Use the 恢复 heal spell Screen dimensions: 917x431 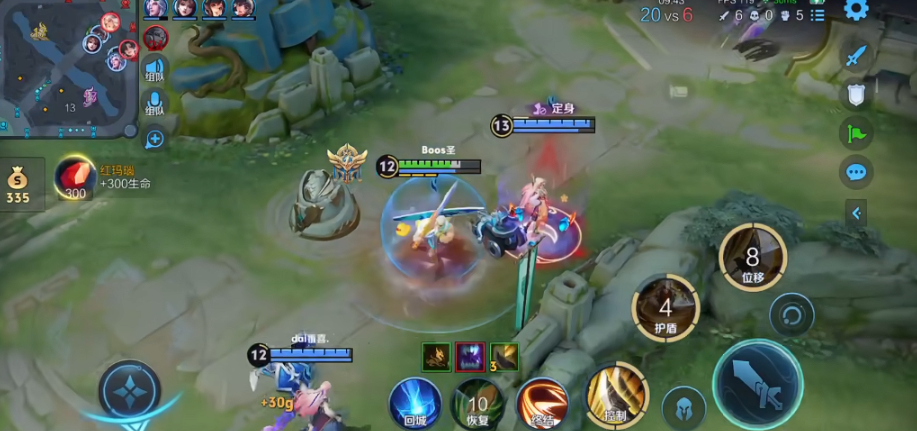click(478, 402)
